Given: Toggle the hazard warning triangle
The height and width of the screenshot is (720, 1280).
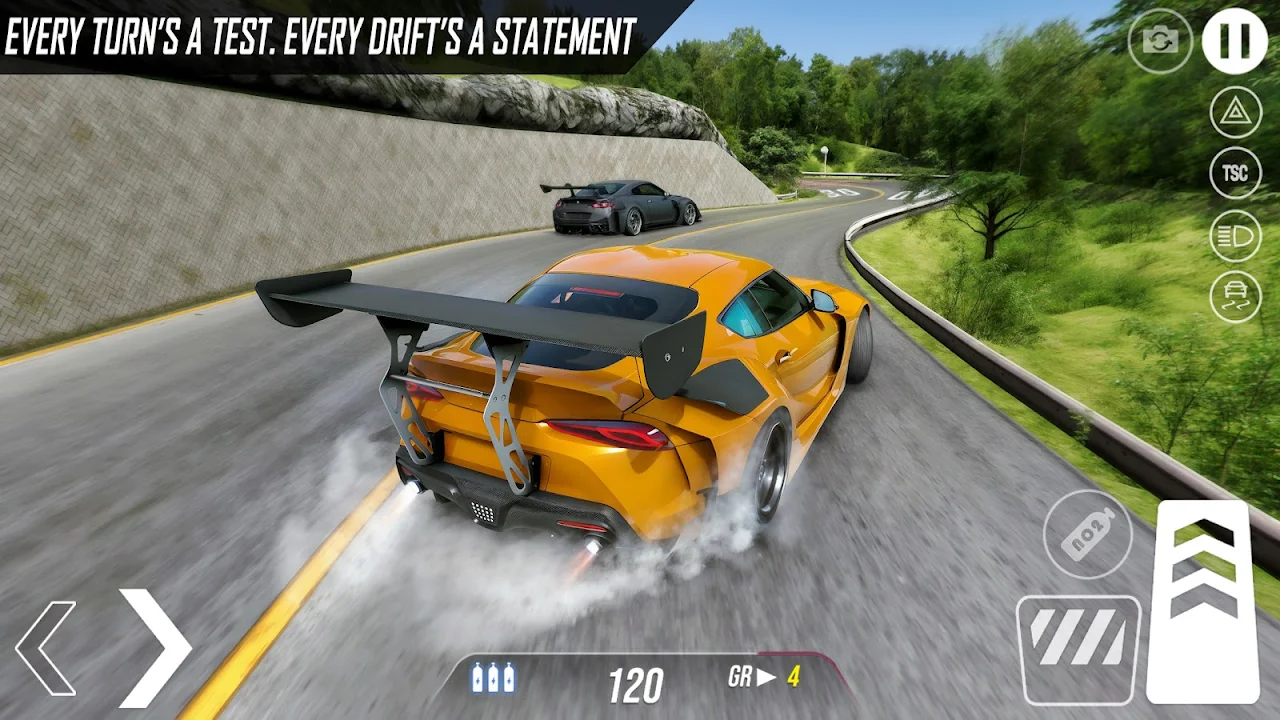Looking at the screenshot, I should (1236, 112).
